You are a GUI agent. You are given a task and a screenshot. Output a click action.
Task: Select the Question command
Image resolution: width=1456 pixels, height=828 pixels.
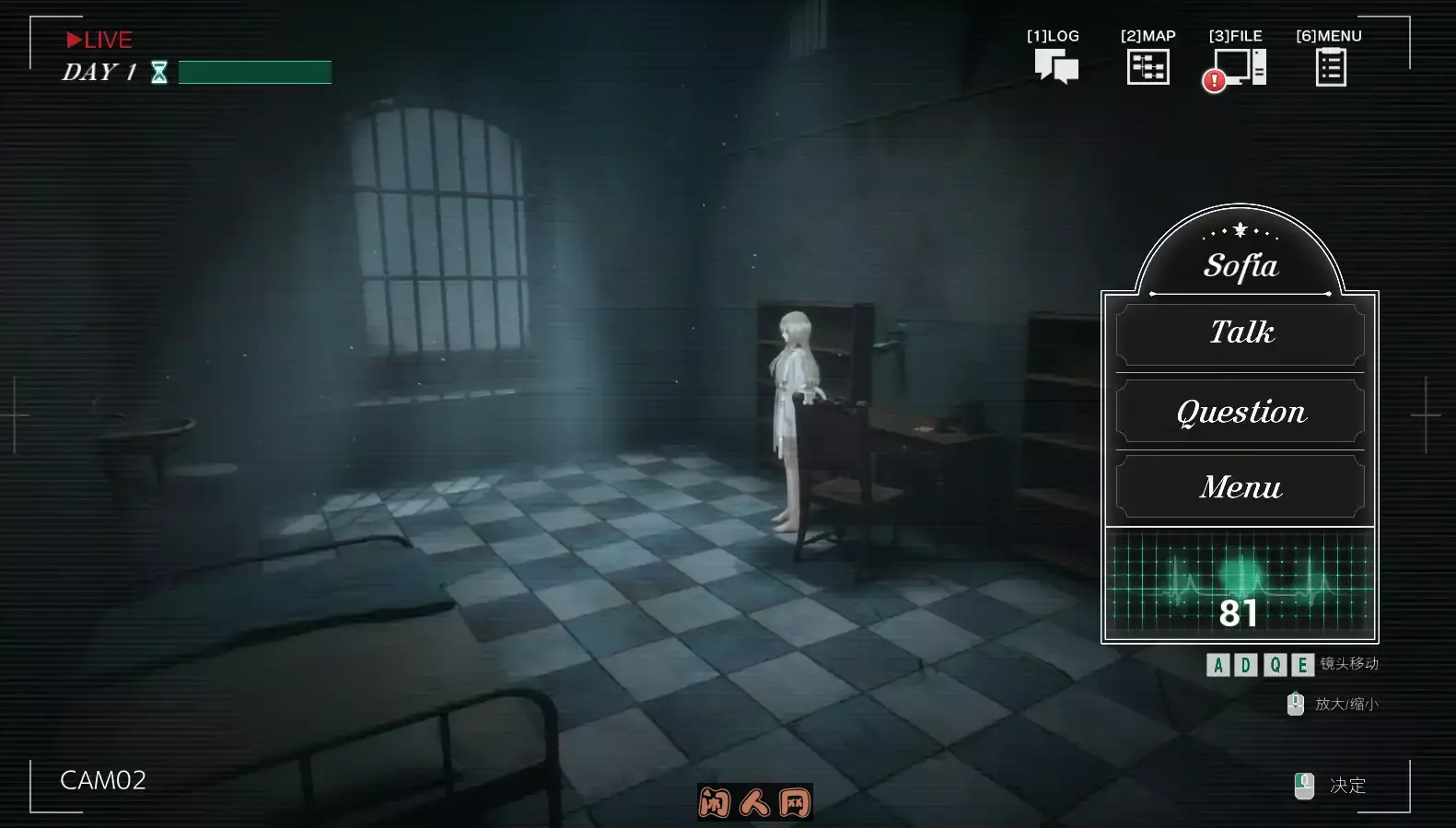tap(1240, 412)
